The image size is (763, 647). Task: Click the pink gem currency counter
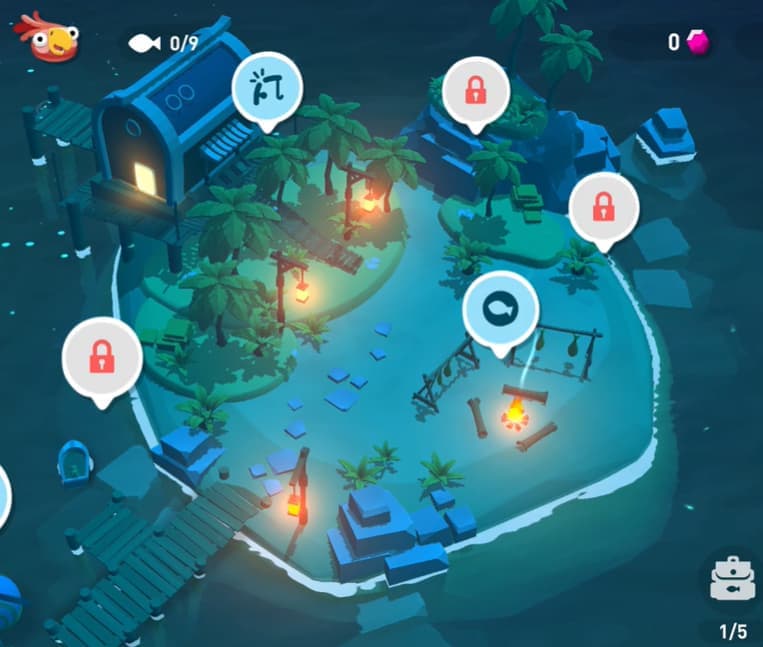687,42
